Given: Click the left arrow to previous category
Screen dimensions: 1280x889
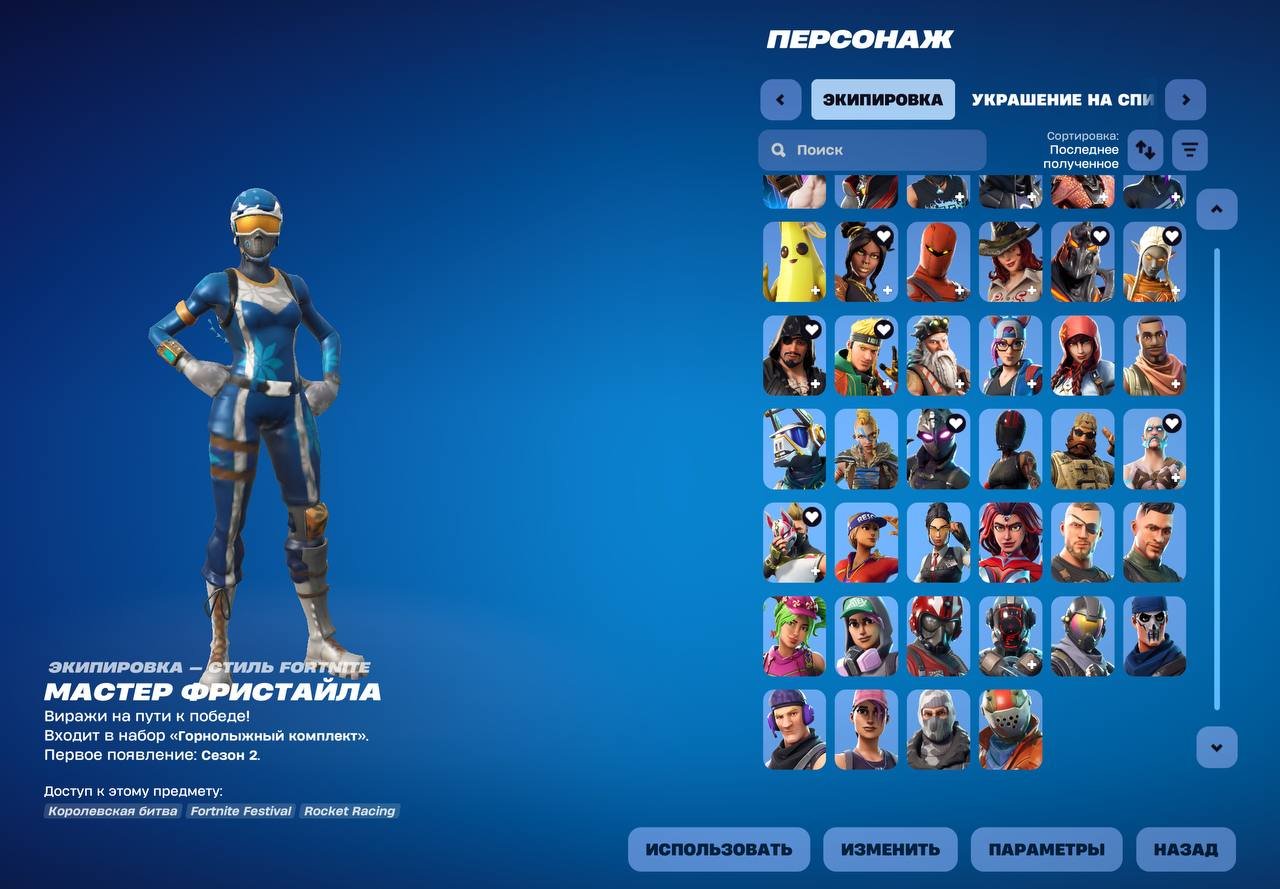Looking at the screenshot, I should [781, 99].
